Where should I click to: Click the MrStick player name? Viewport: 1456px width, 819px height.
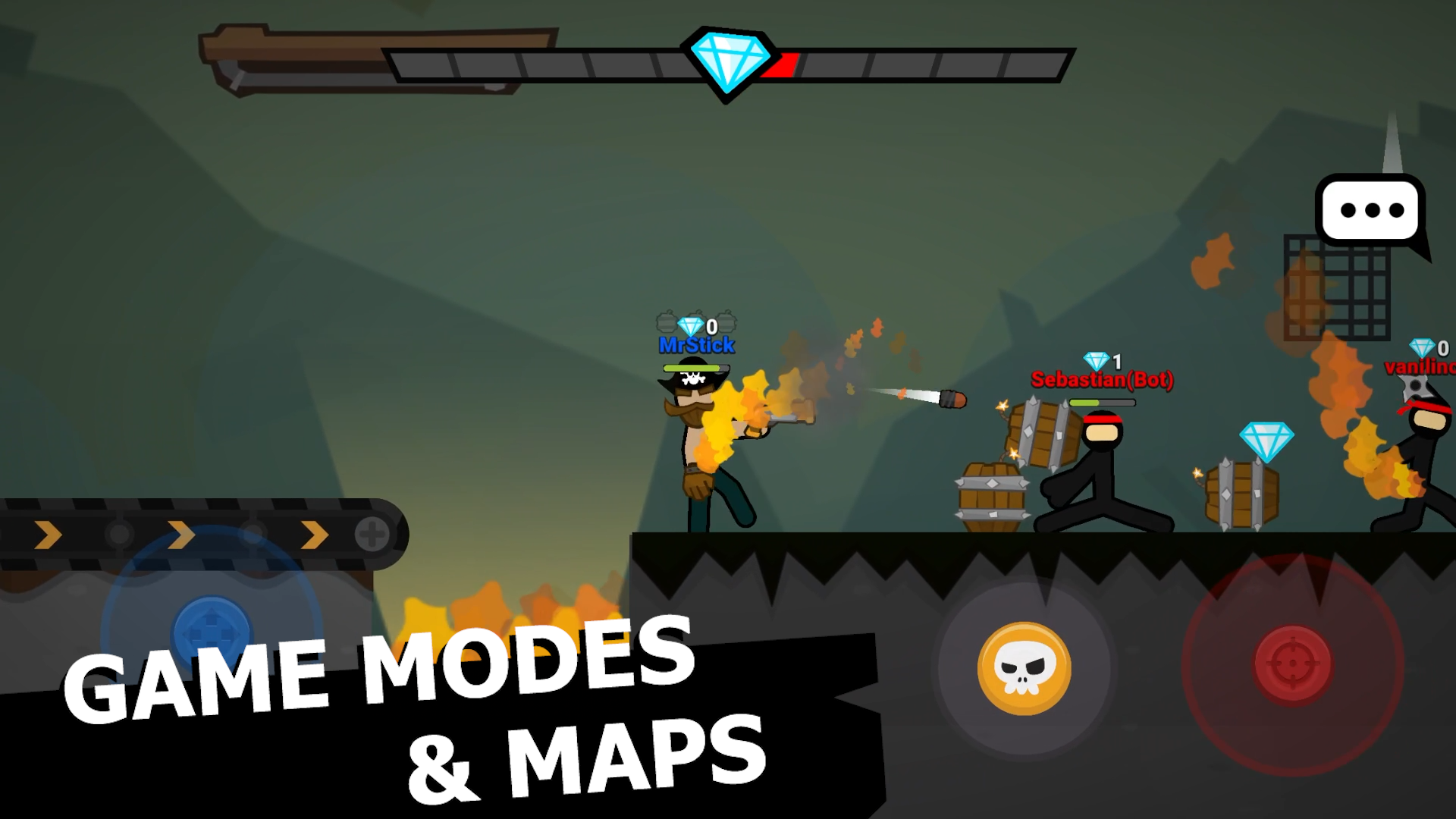[696, 346]
